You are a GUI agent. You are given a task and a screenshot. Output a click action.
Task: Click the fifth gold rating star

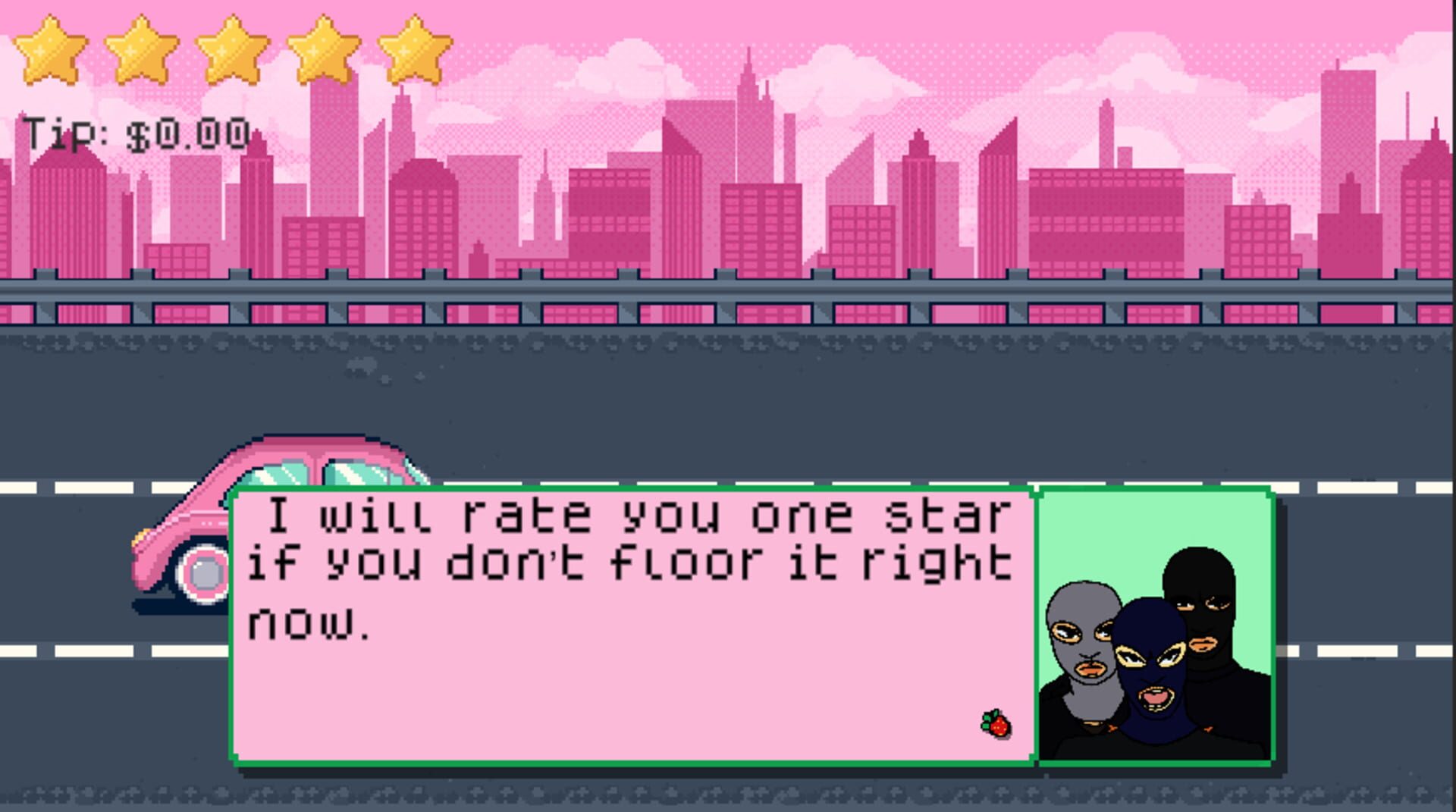coord(413,45)
